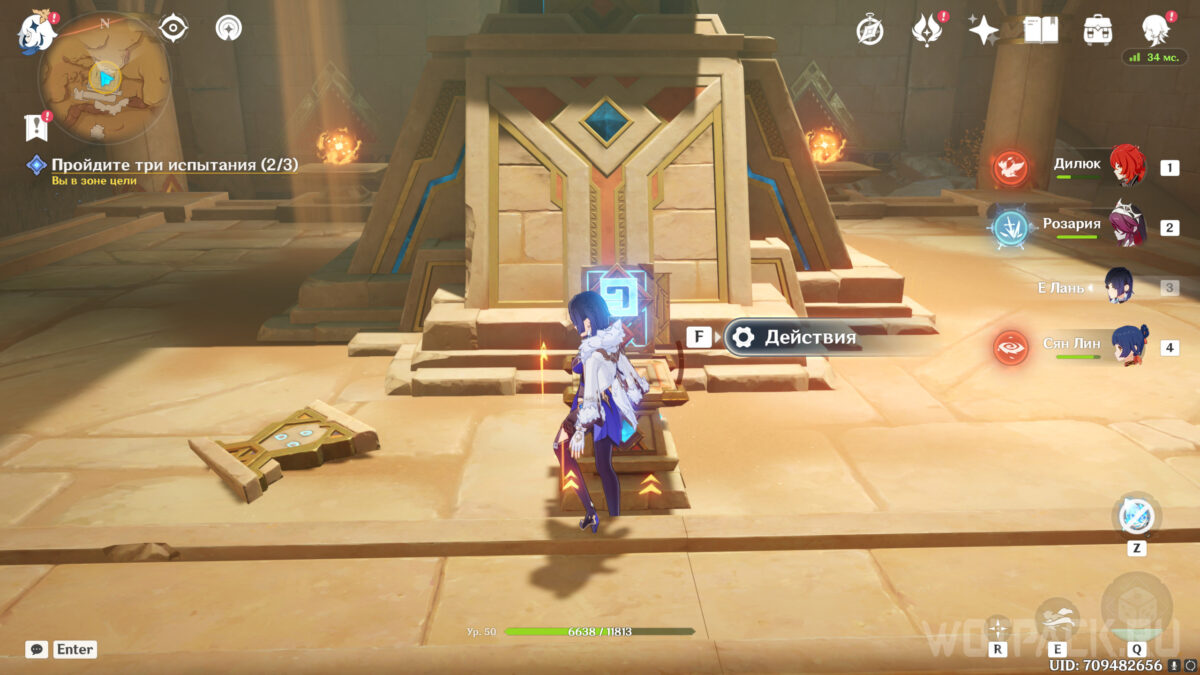Activate the elemental skill icon
Image resolution: width=1200 pixels, height=675 pixels.
click(1057, 620)
